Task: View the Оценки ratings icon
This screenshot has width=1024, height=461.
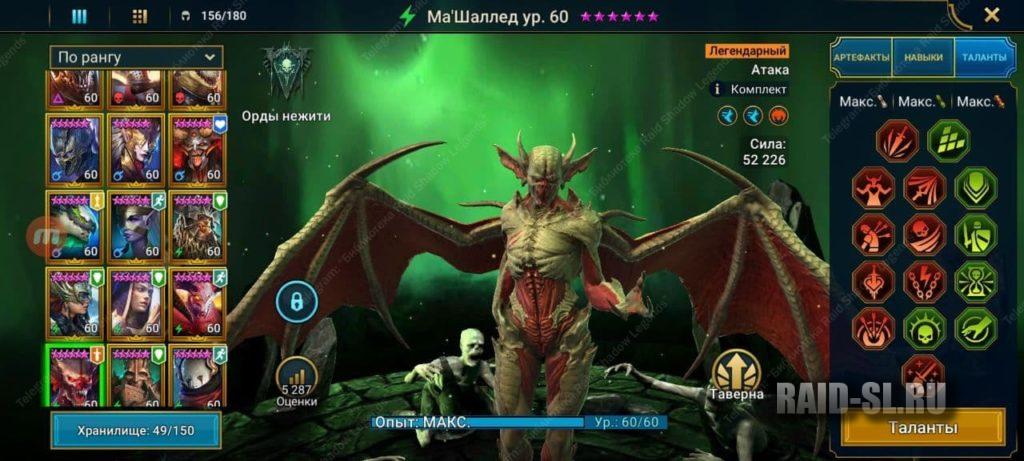Action: pyautogui.click(x=297, y=376)
